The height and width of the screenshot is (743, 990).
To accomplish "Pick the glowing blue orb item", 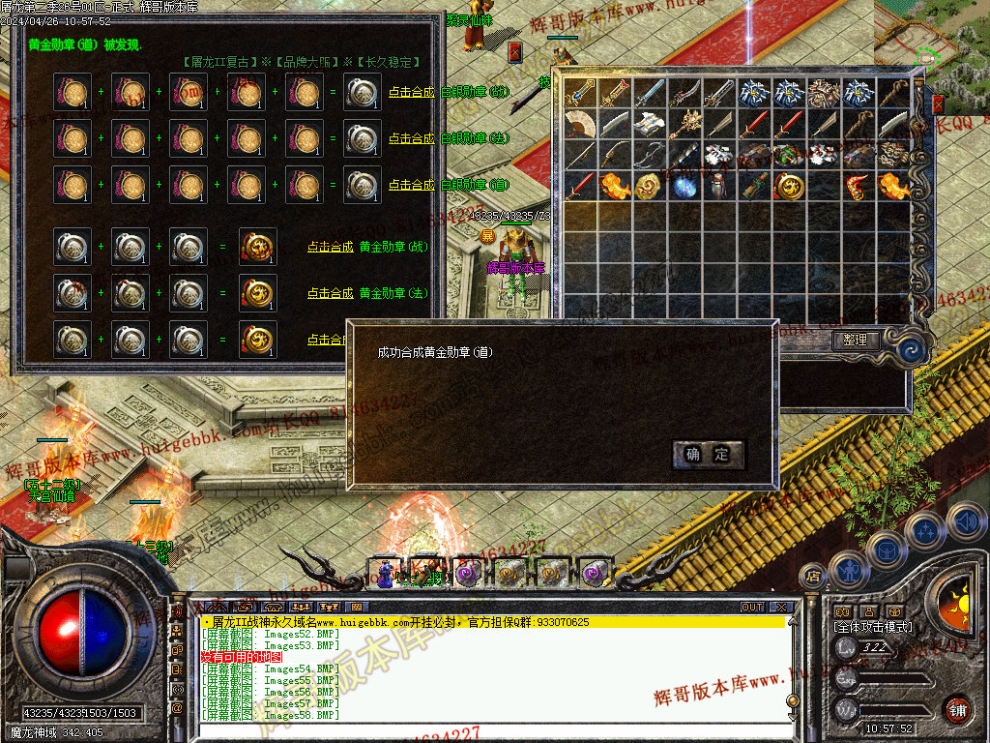I will [x=684, y=186].
